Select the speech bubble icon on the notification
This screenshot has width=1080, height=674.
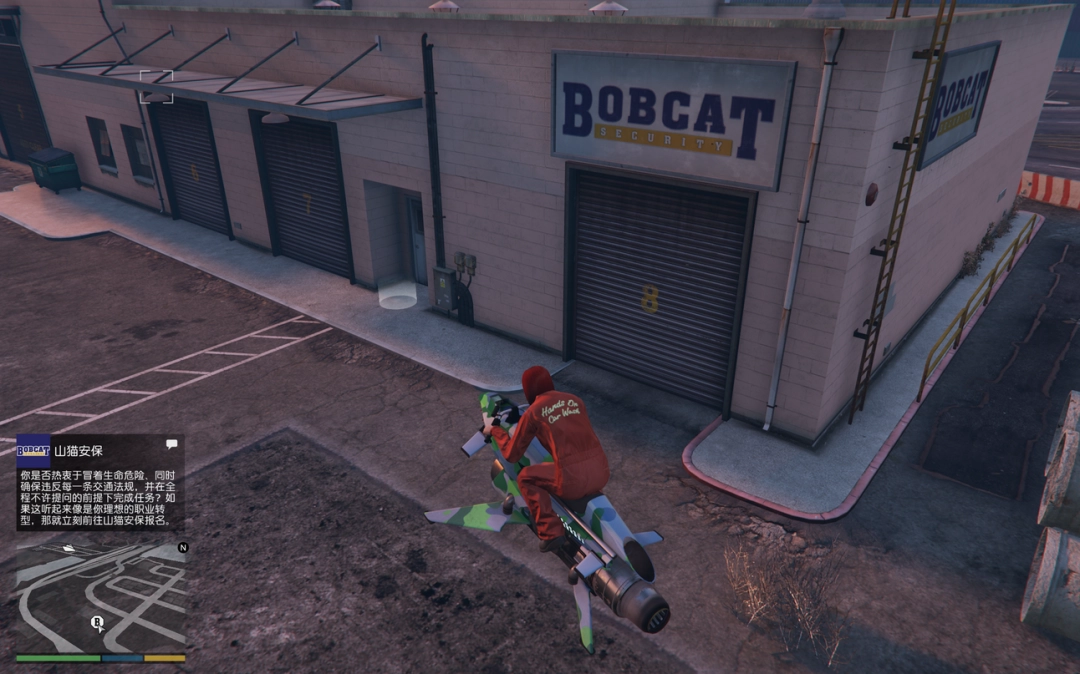[172, 444]
